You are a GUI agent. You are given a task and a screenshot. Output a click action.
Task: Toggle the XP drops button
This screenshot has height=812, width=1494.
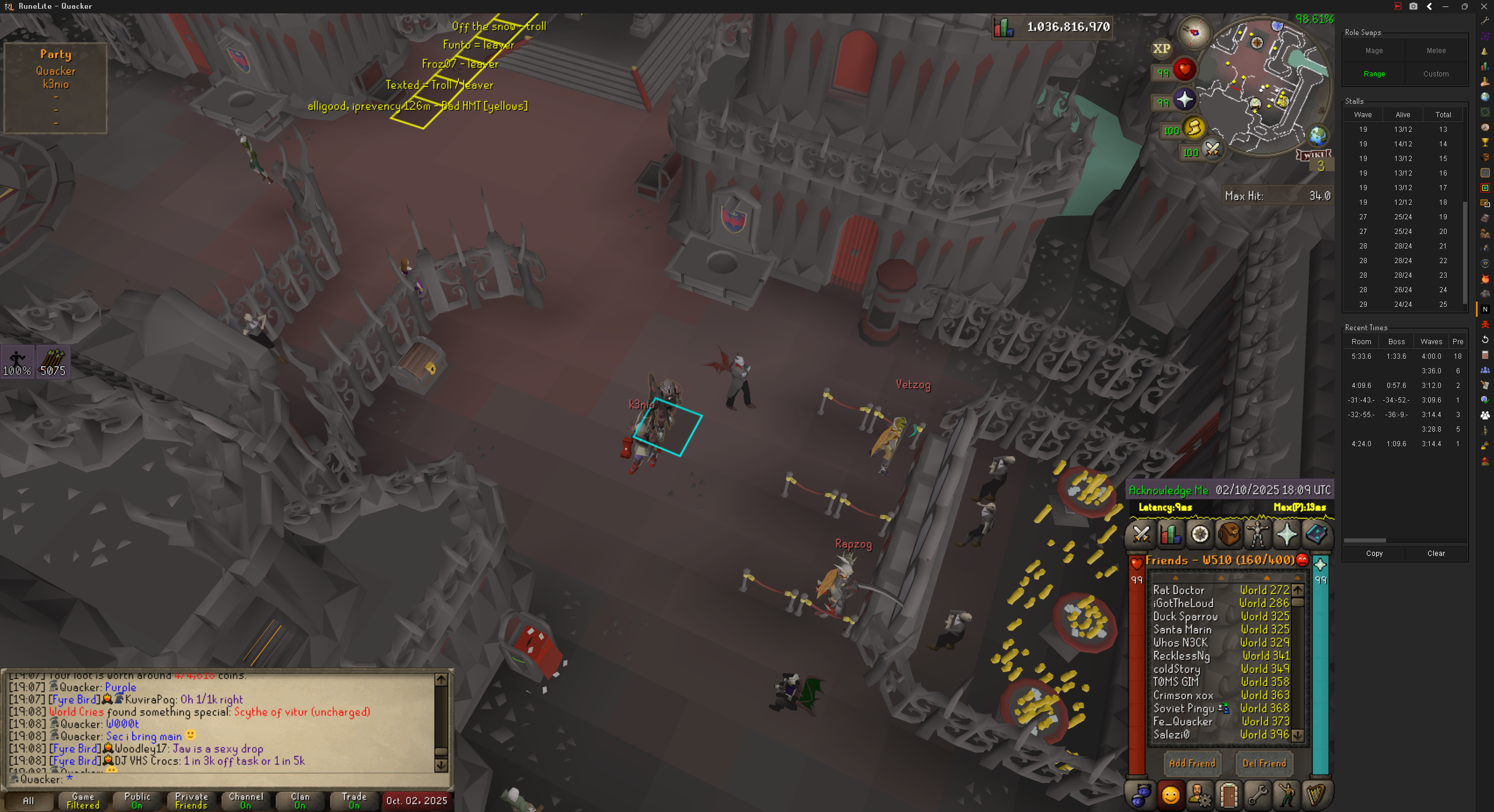[1161, 49]
